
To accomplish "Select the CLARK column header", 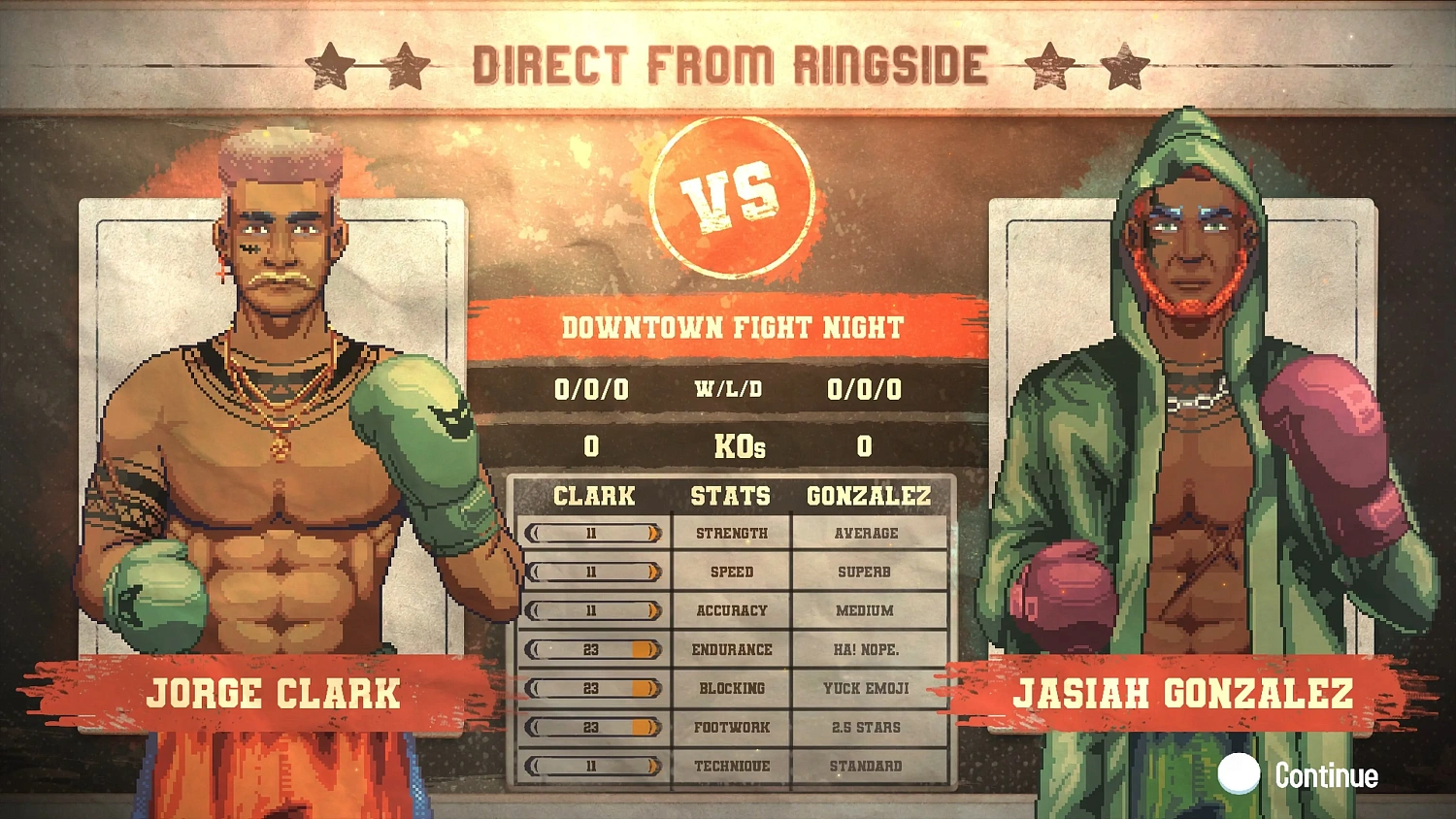I will pyautogui.click(x=593, y=496).
